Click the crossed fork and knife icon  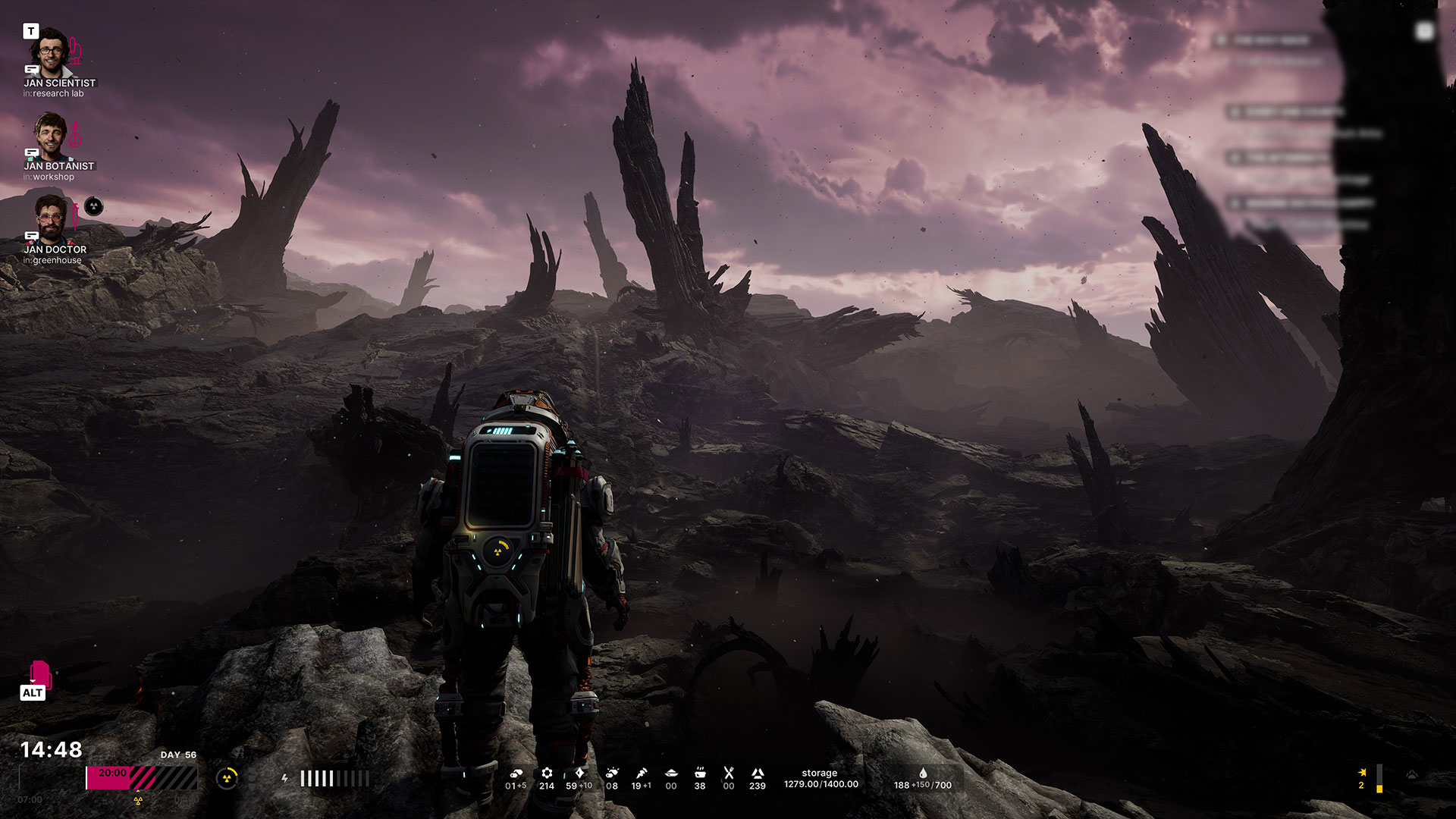(x=729, y=773)
